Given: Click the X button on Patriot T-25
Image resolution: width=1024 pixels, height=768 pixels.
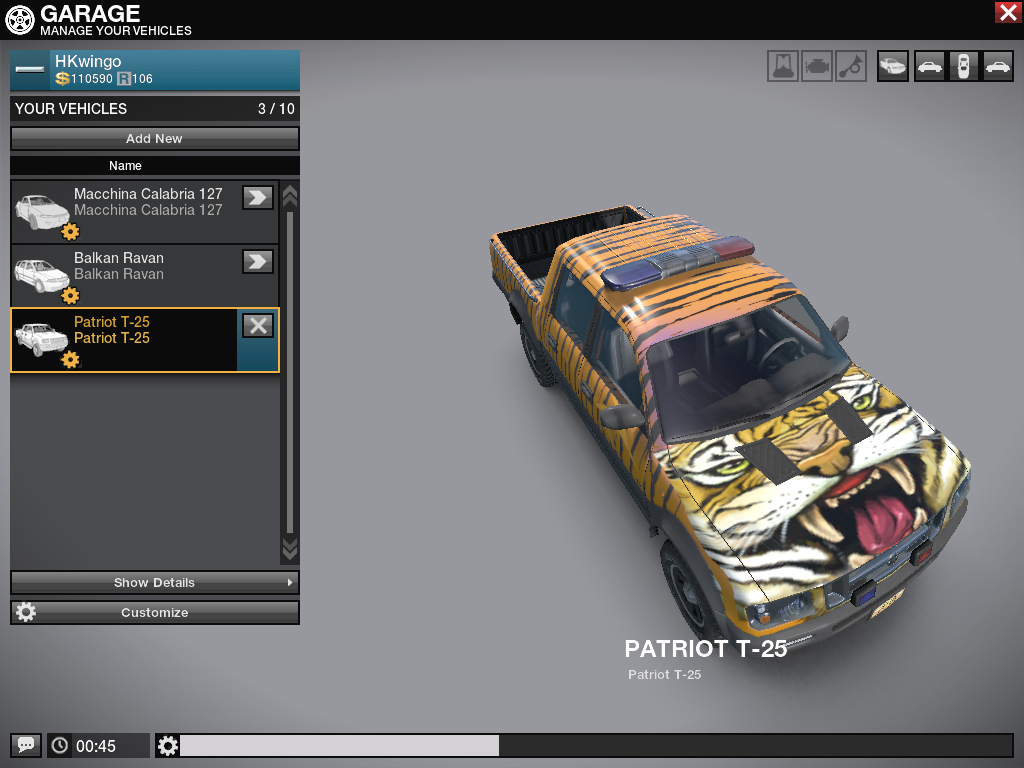Looking at the screenshot, I should tap(258, 325).
